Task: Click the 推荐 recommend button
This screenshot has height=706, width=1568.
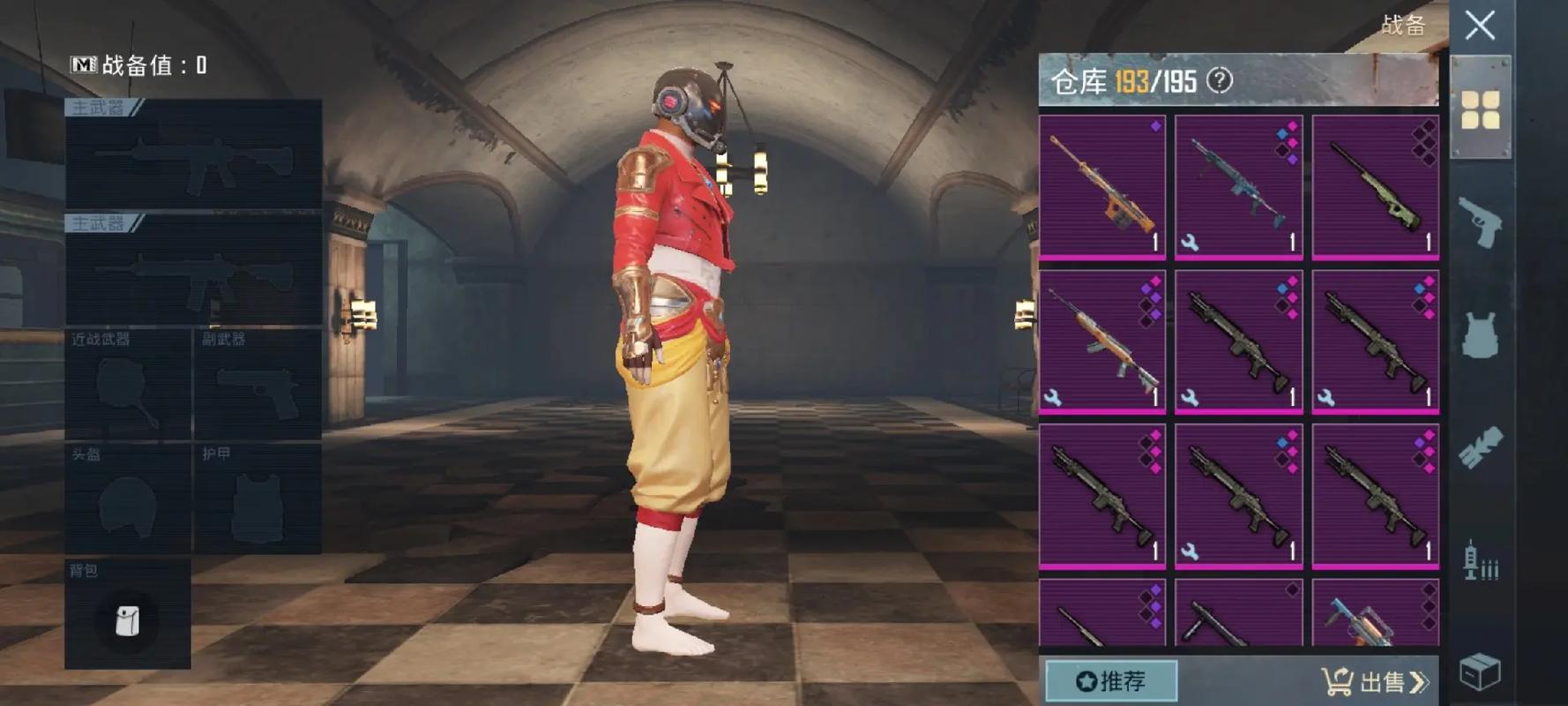Action: pyautogui.click(x=1111, y=681)
